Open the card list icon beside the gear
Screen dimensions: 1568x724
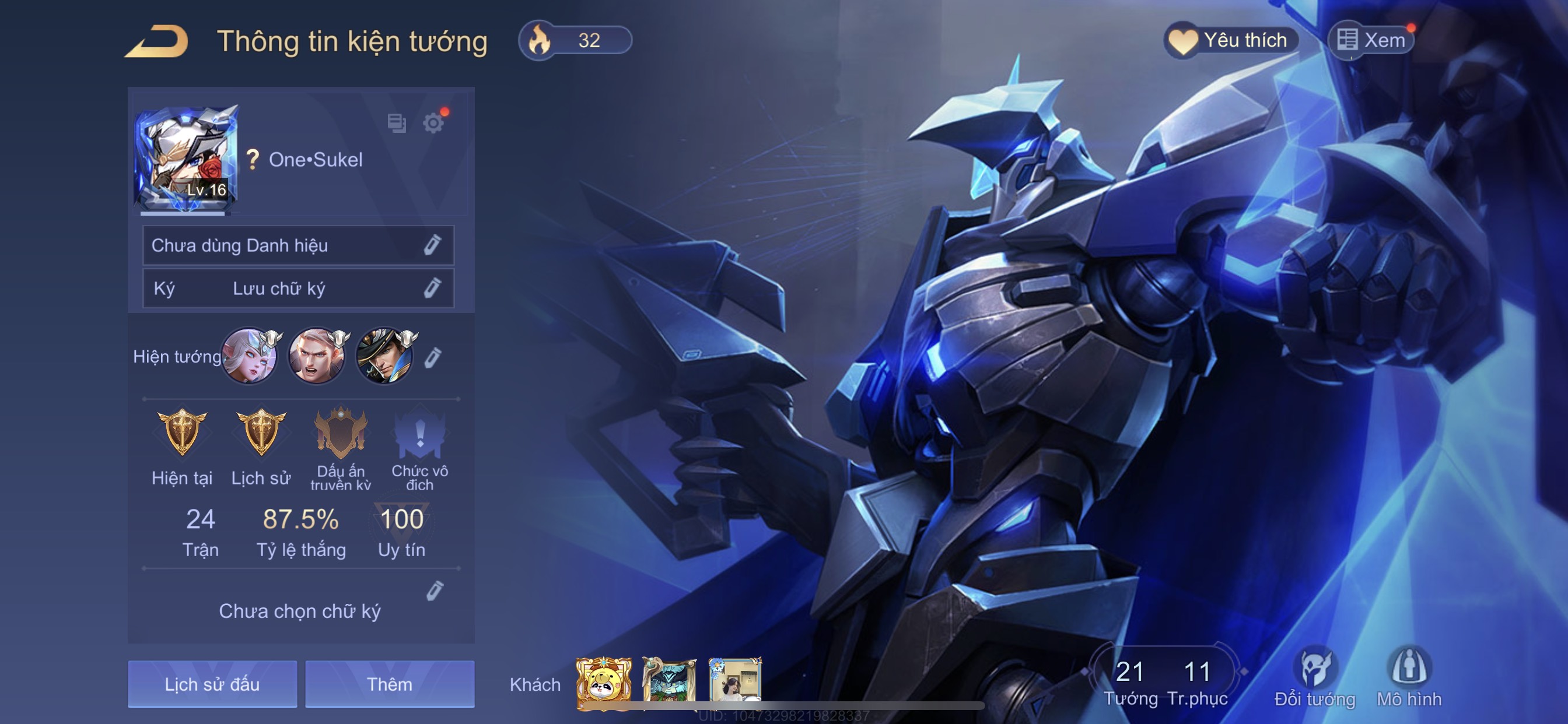pos(396,123)
